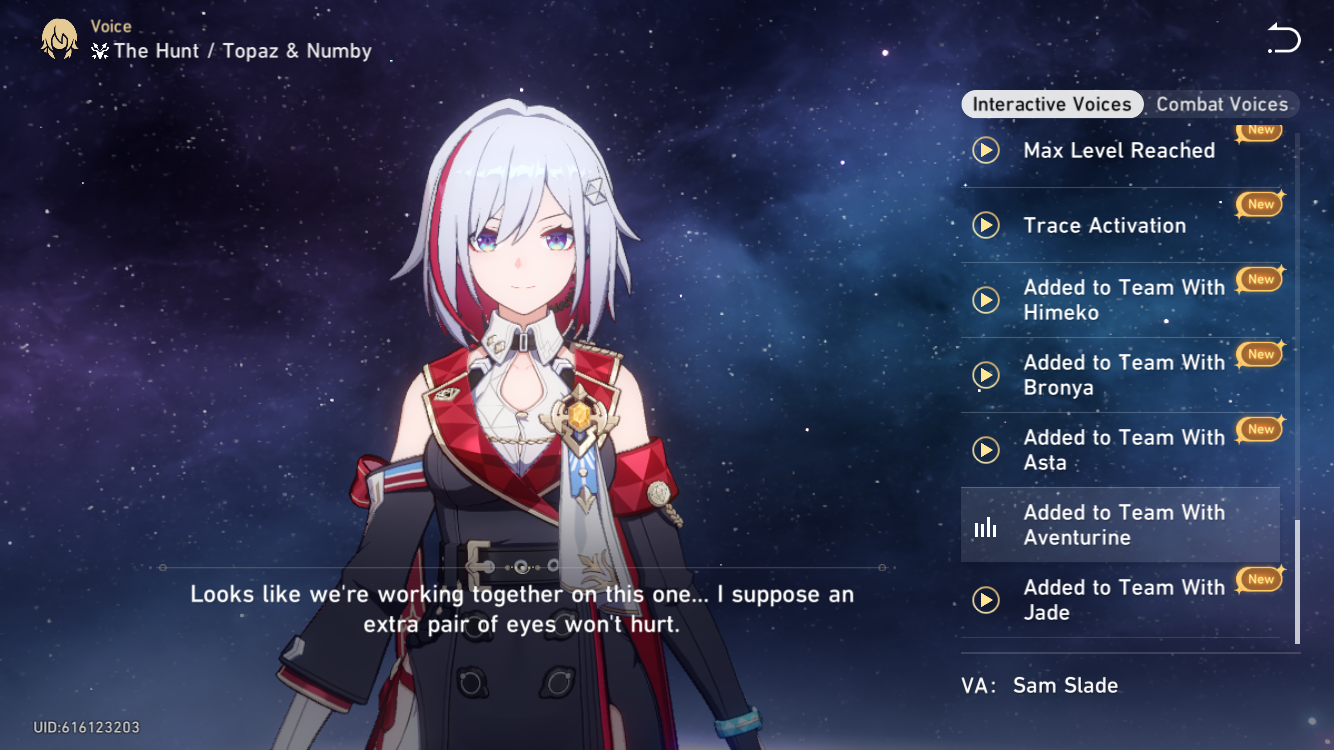Select the "Added to Team With Aventurine" entry
The height and width of the screenshot is (750, 1334).
click(x=1120, y=524)
